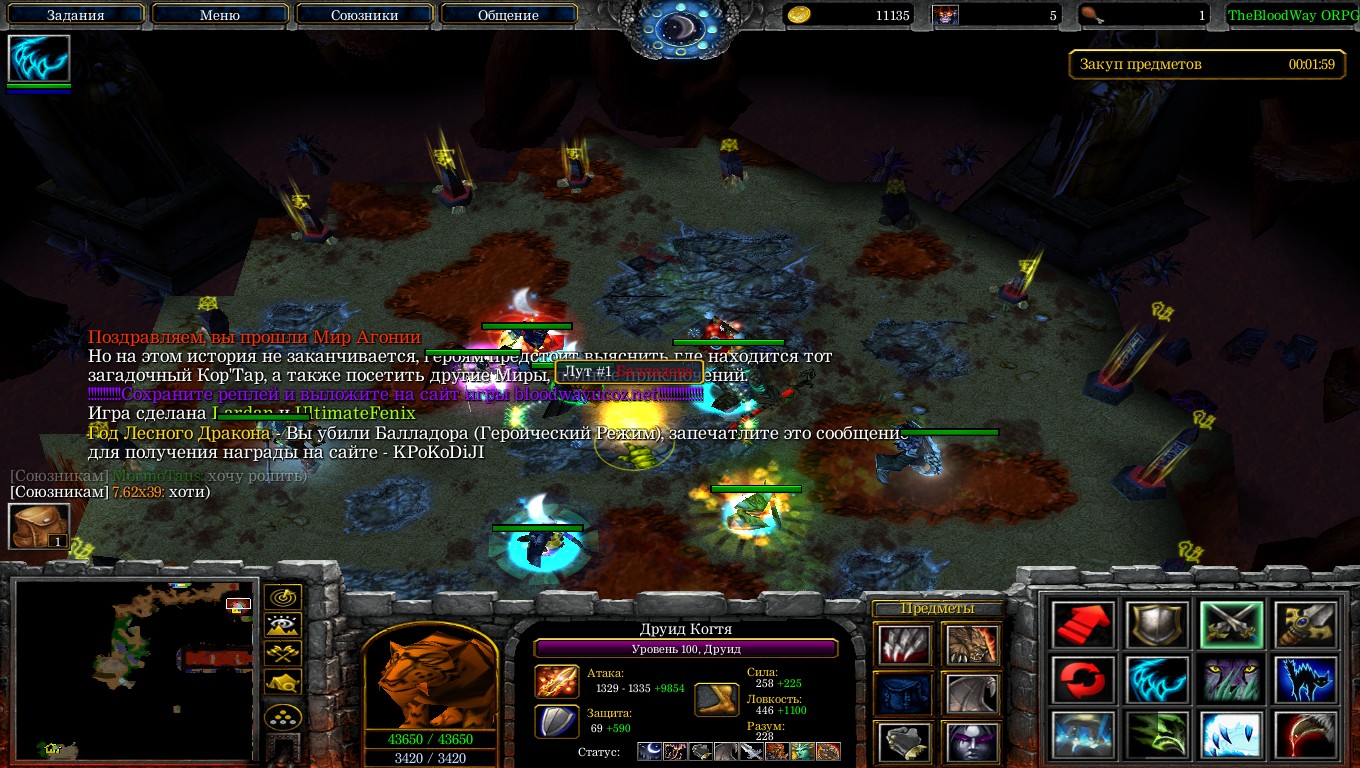Activate the ice claws ability
The width and height of the screenshot is (1360, 768).
tap(1232, 735)
